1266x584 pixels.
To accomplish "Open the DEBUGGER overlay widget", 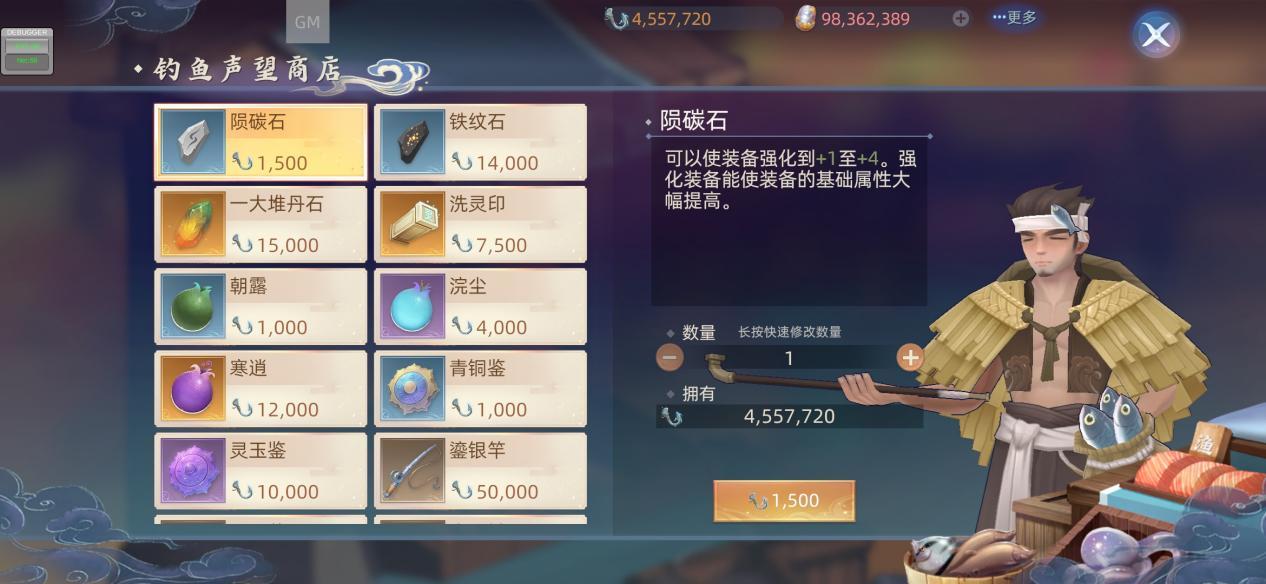I will coord(26,50).
